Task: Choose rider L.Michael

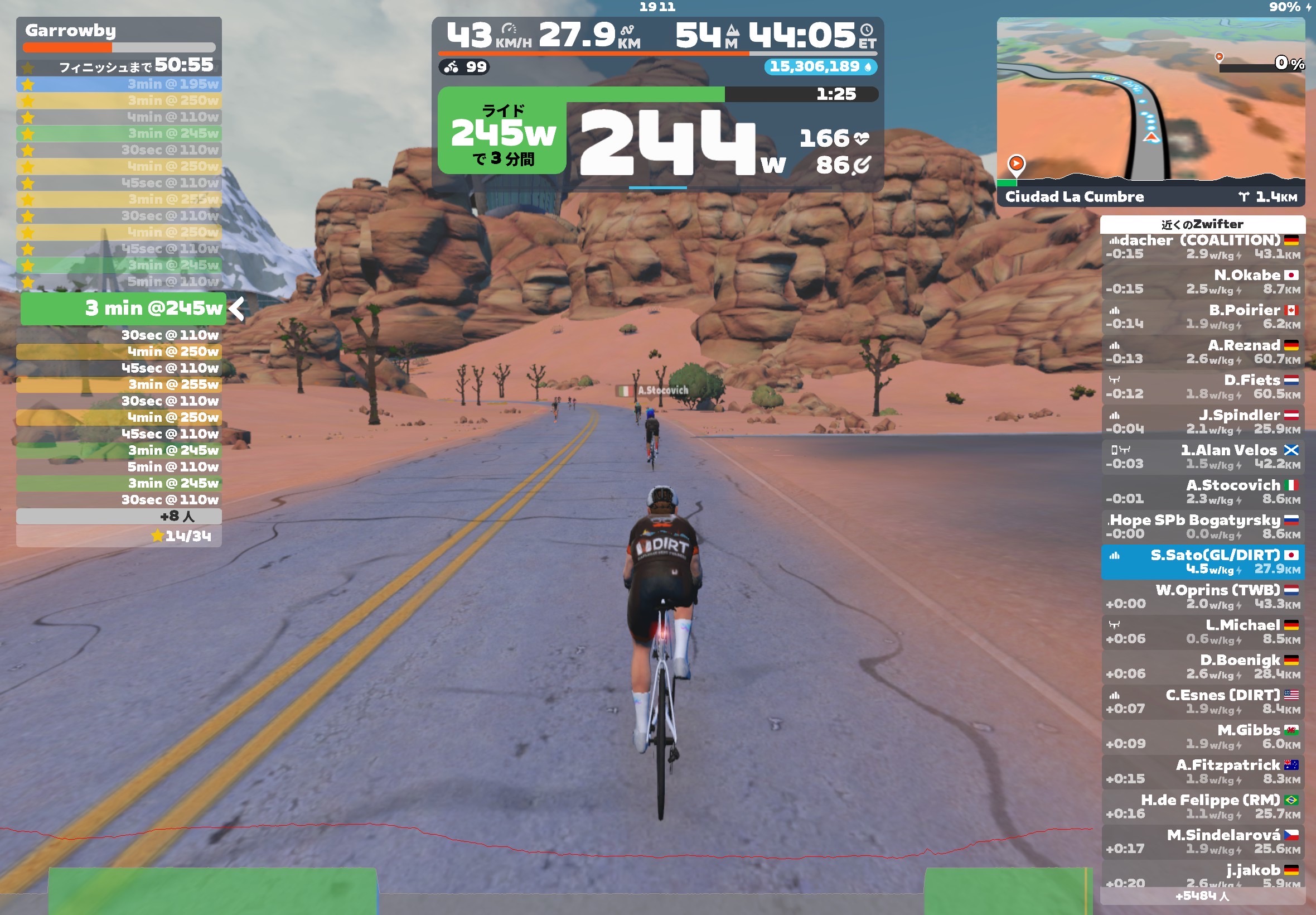Action: pos(1202,632)
